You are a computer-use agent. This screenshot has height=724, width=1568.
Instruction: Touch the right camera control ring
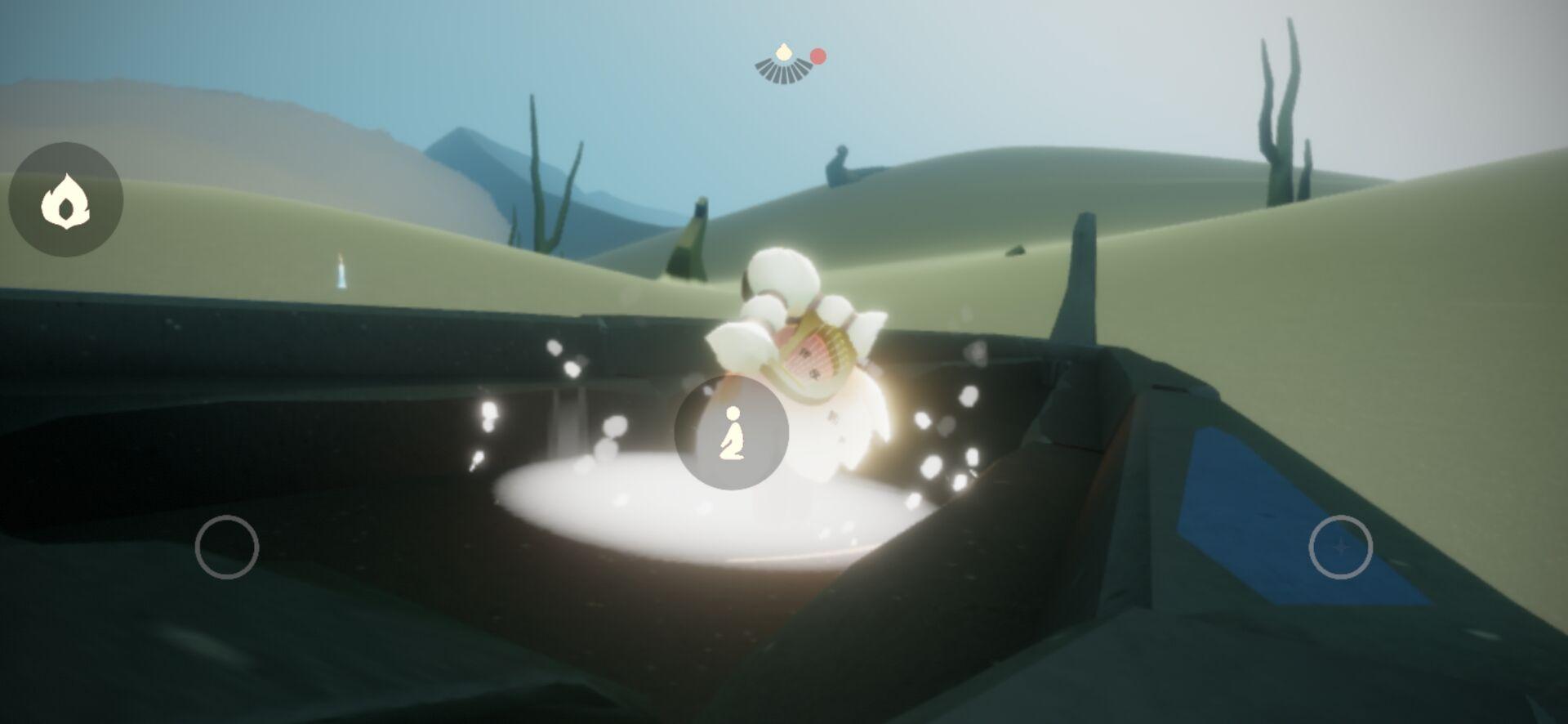coord(1340,547)
